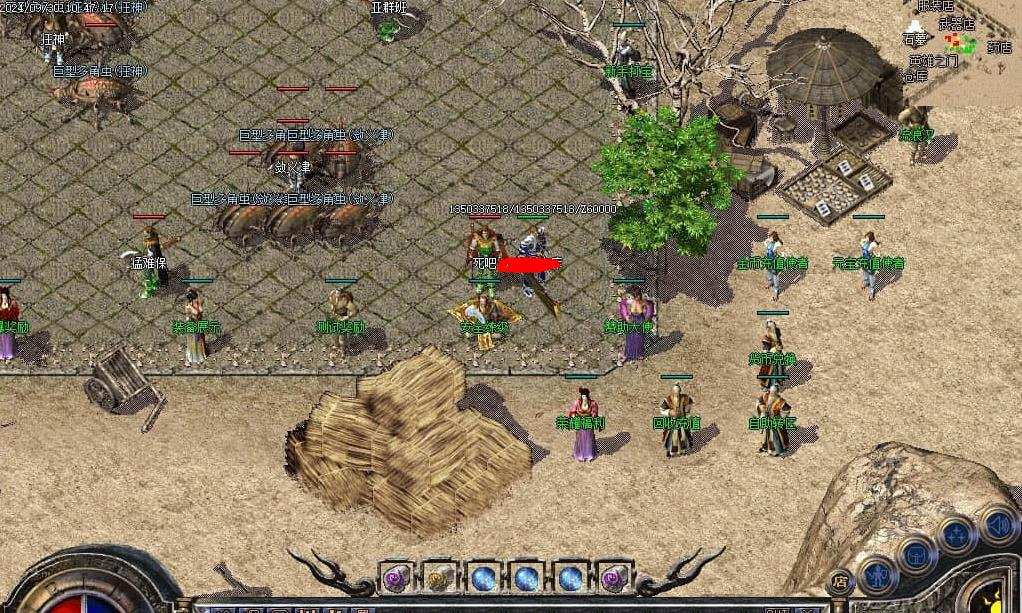Screen dimensions: 1022x613
Task: Click the town minimap
Action: point(961,43)
